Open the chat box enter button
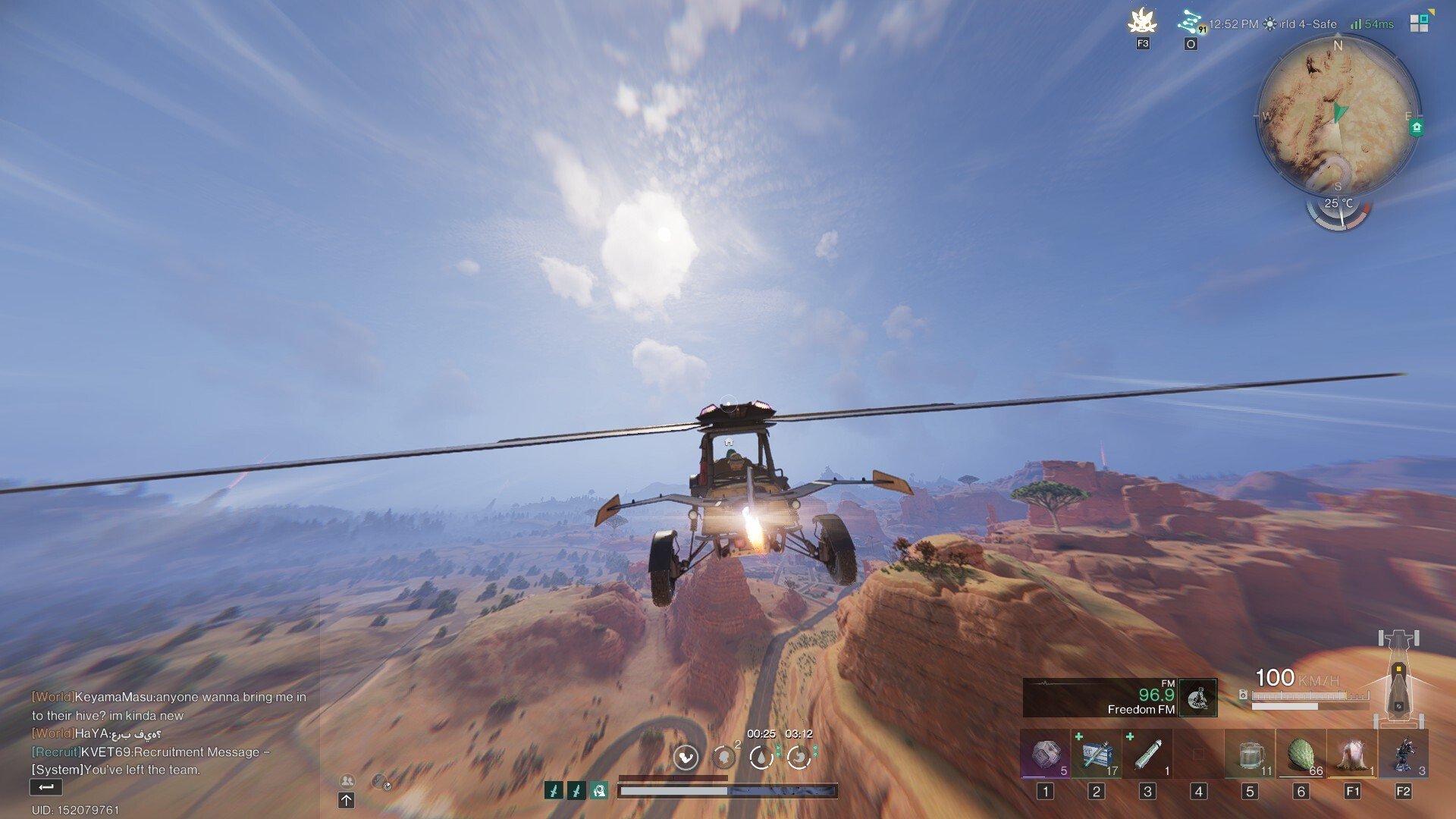Screen dimensions: 1456x819 [45, 787]
